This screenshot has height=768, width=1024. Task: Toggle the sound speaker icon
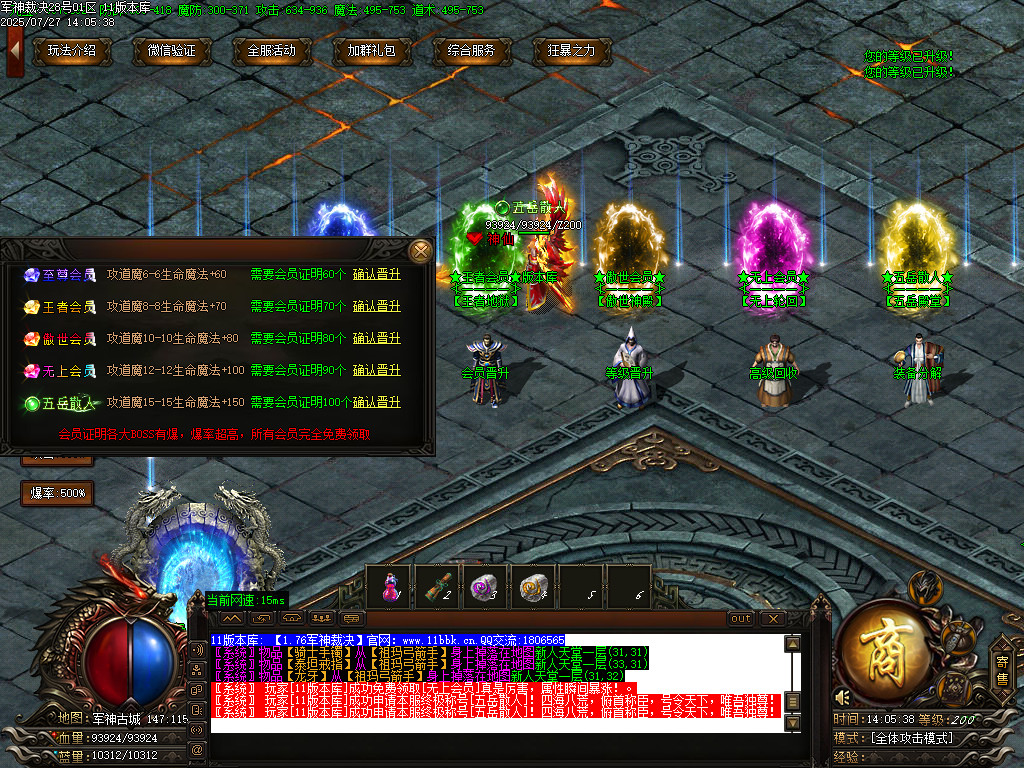coord(843,697)
